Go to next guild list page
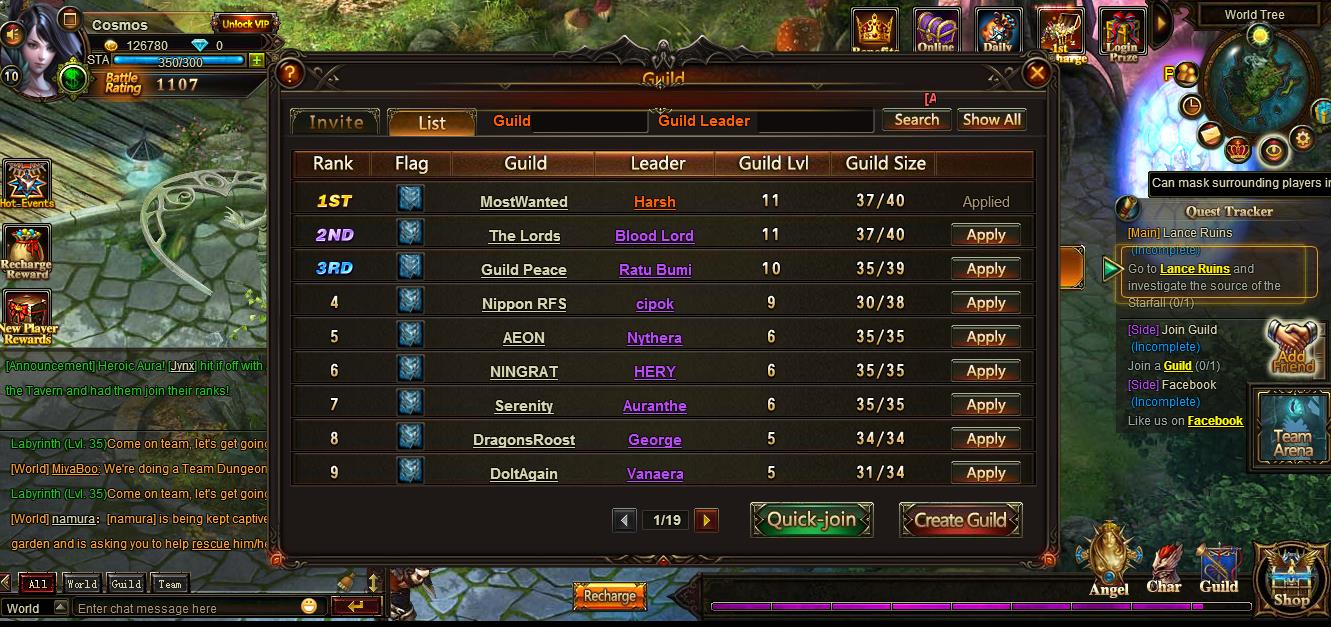The width and height of the screenshot is (1331, 627). point(706,520)
